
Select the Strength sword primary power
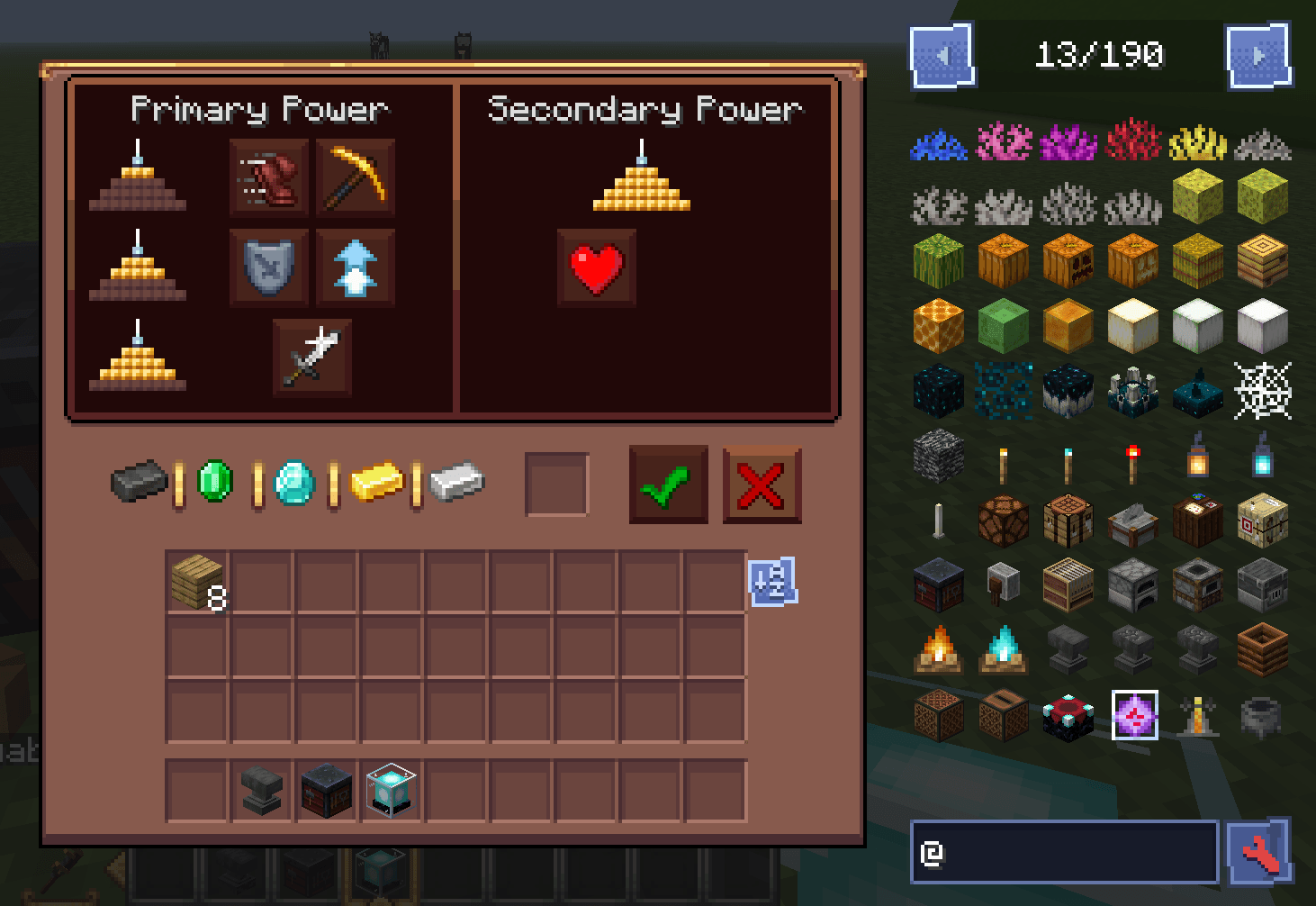coord(311,357)
